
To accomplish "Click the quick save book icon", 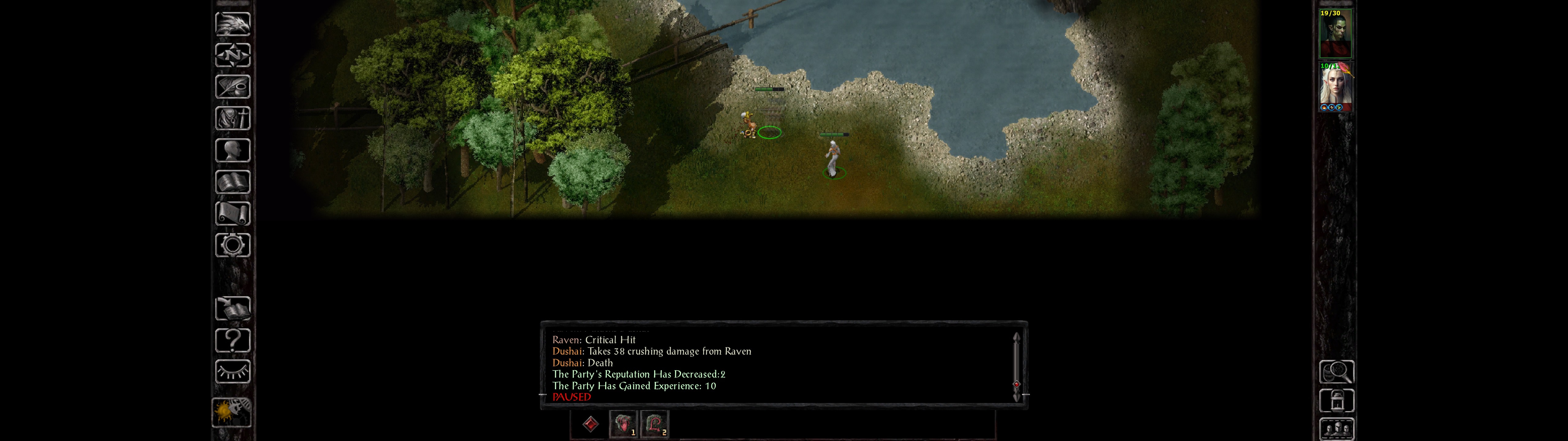I will click(x=232, y=308).
